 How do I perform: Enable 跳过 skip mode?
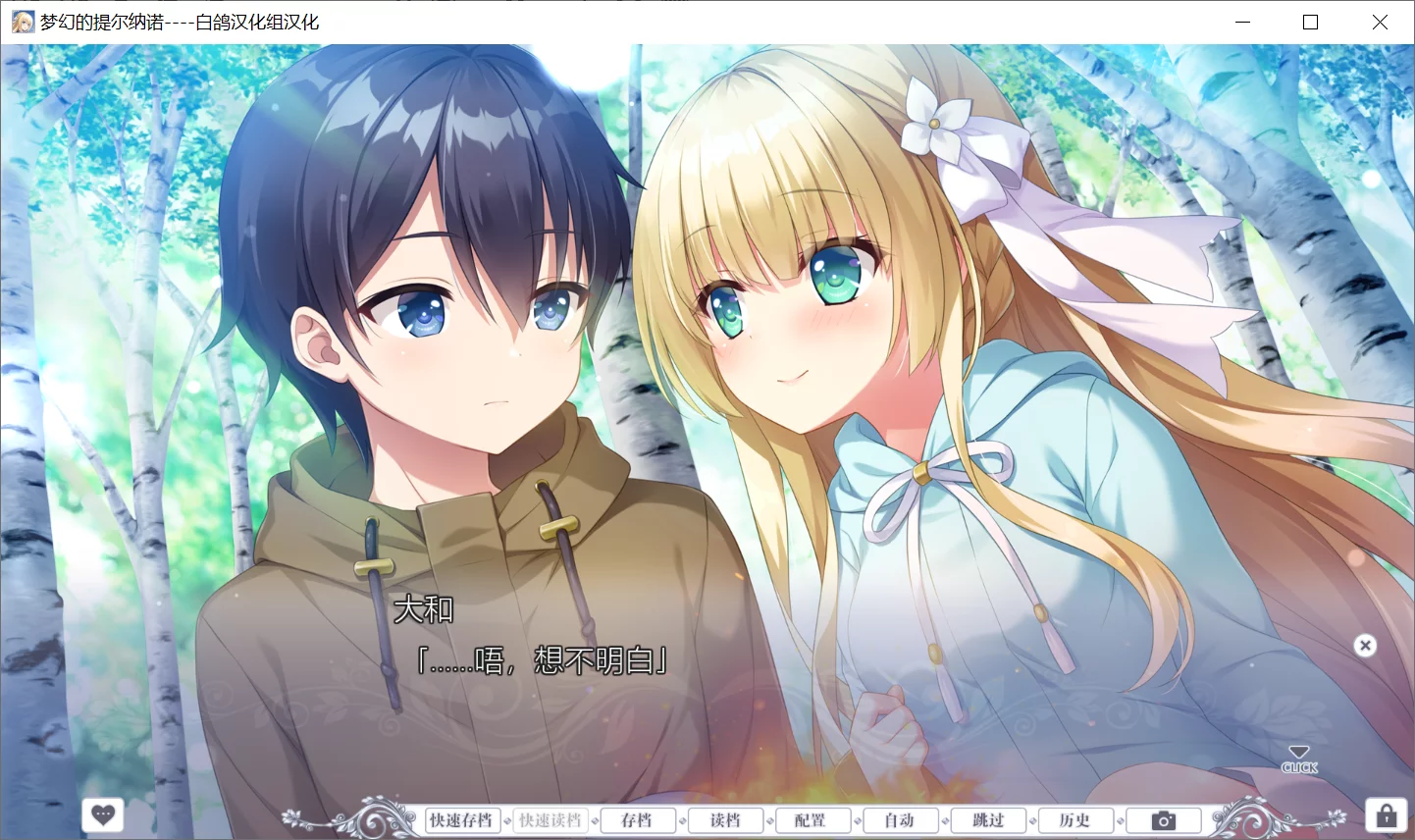coord(987,819)
